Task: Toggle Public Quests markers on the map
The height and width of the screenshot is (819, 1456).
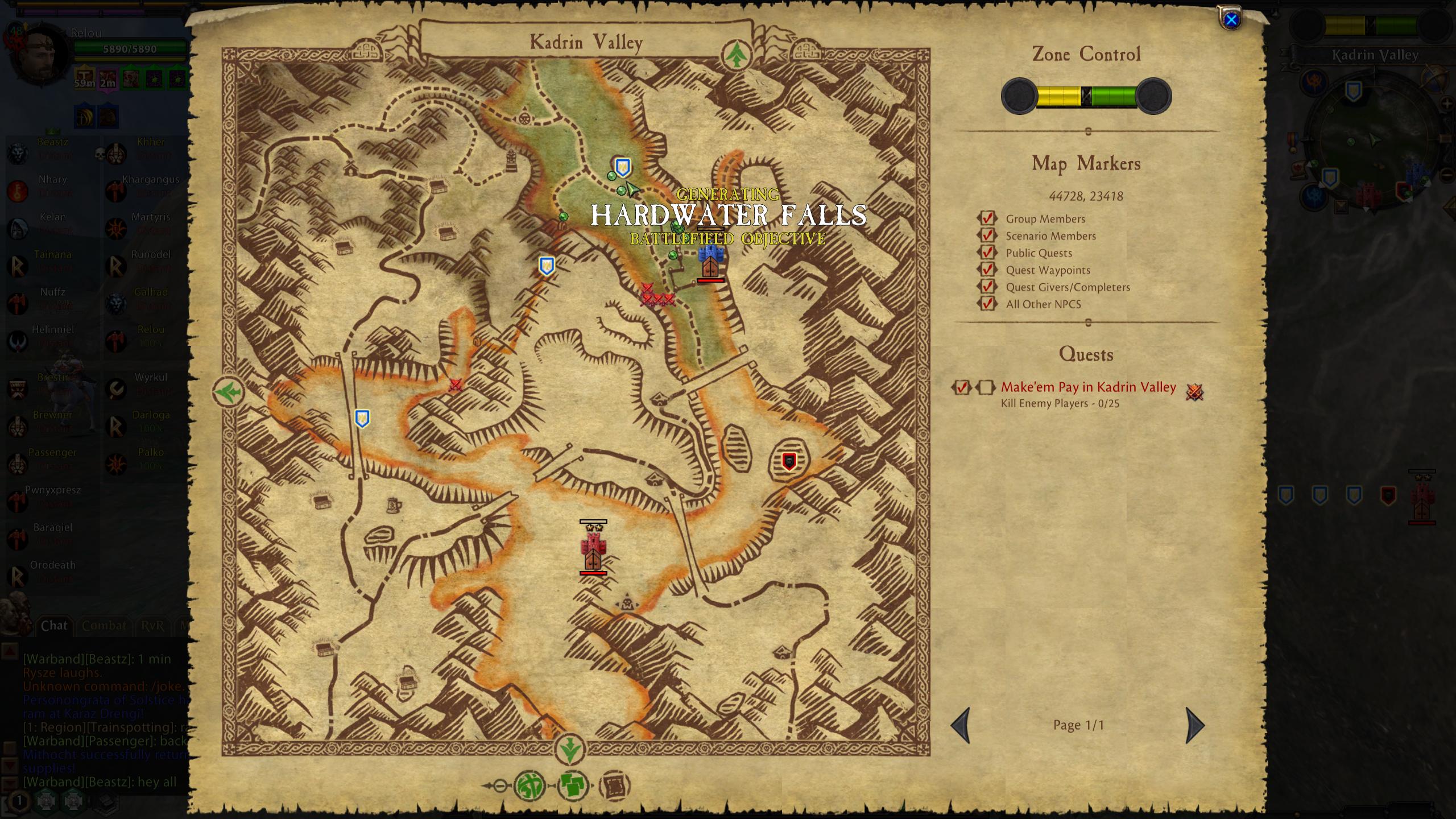Action: (987, 253)
